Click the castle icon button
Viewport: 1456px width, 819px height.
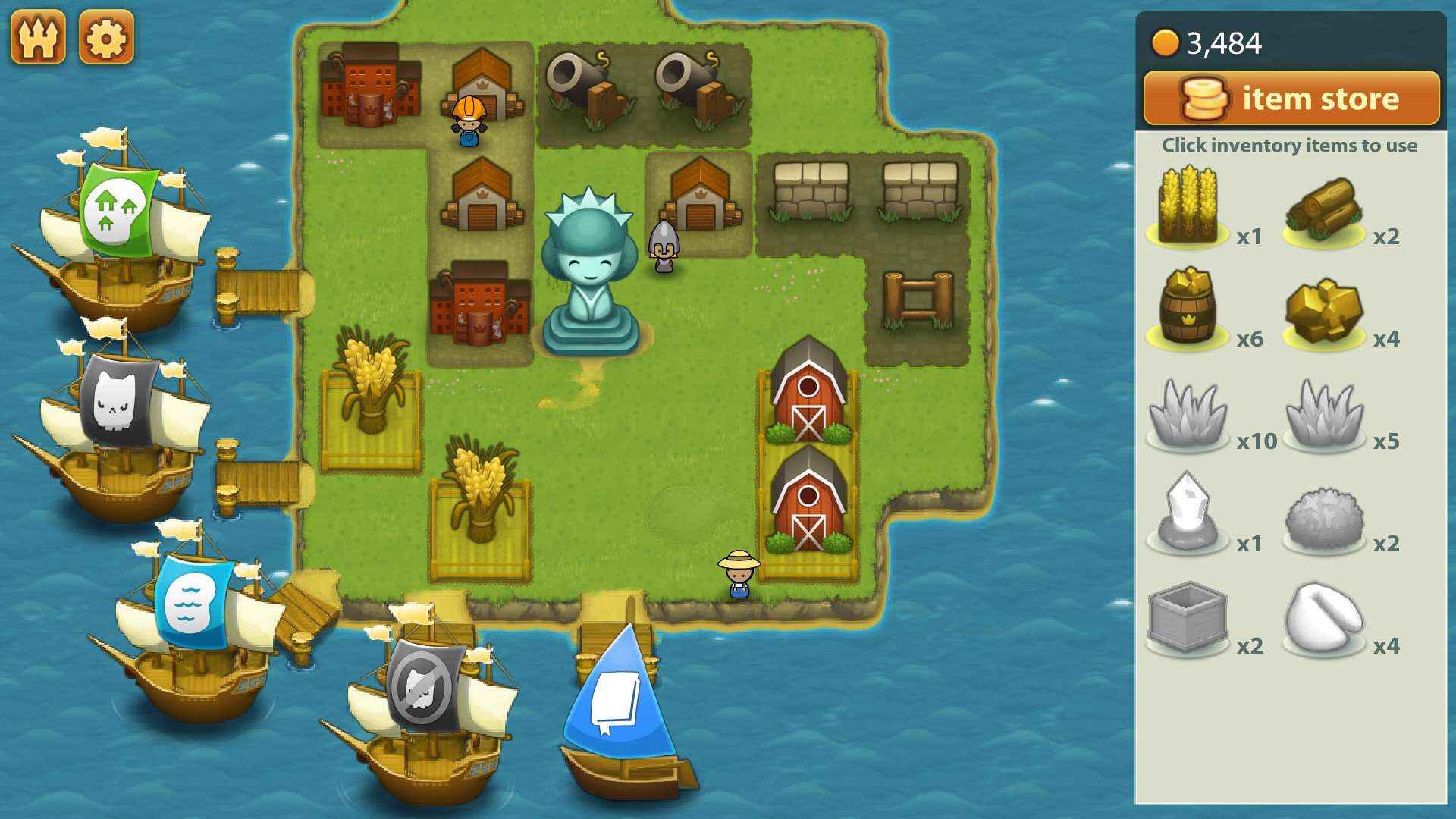tap(38, 38)
